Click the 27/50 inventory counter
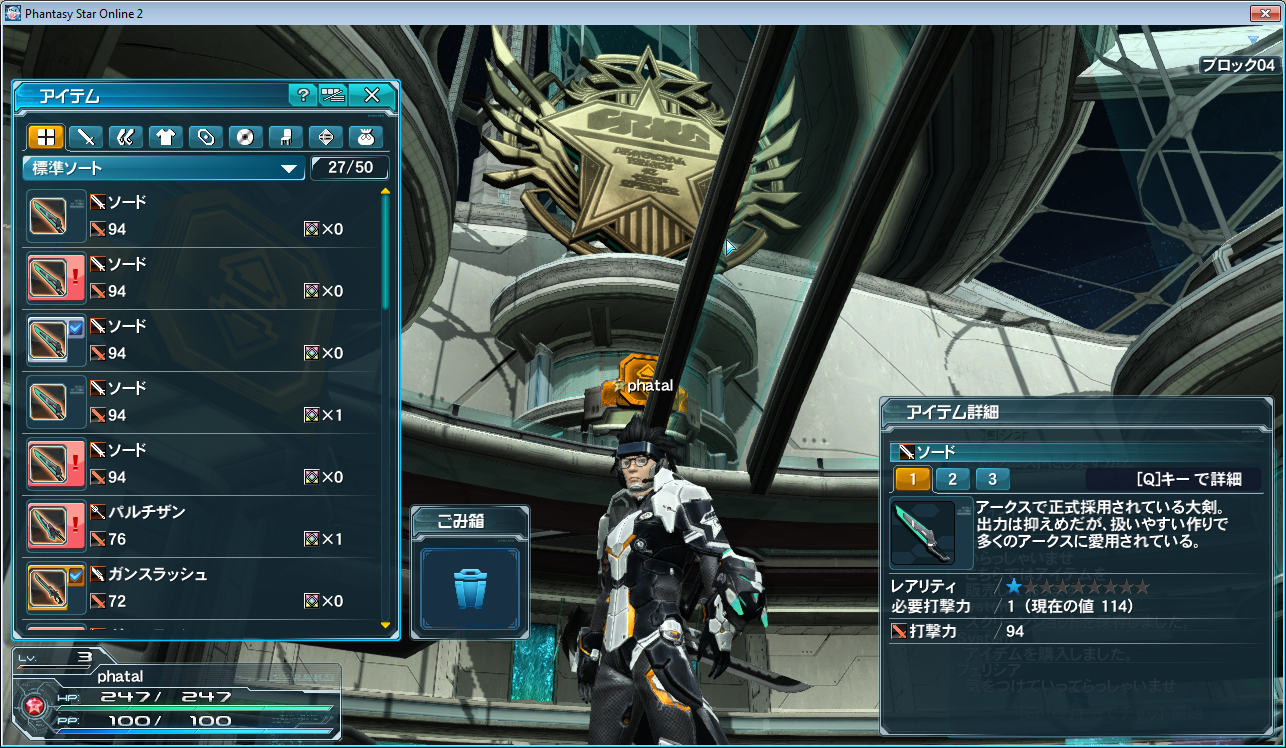 tap(350, 168)
